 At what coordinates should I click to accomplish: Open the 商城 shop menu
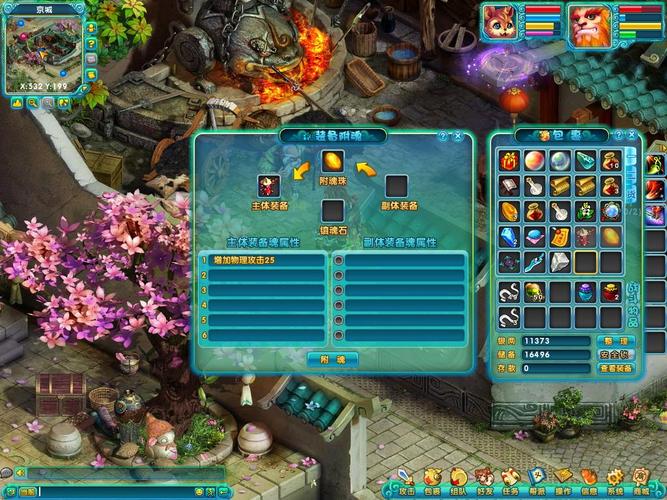click(641, 478)
